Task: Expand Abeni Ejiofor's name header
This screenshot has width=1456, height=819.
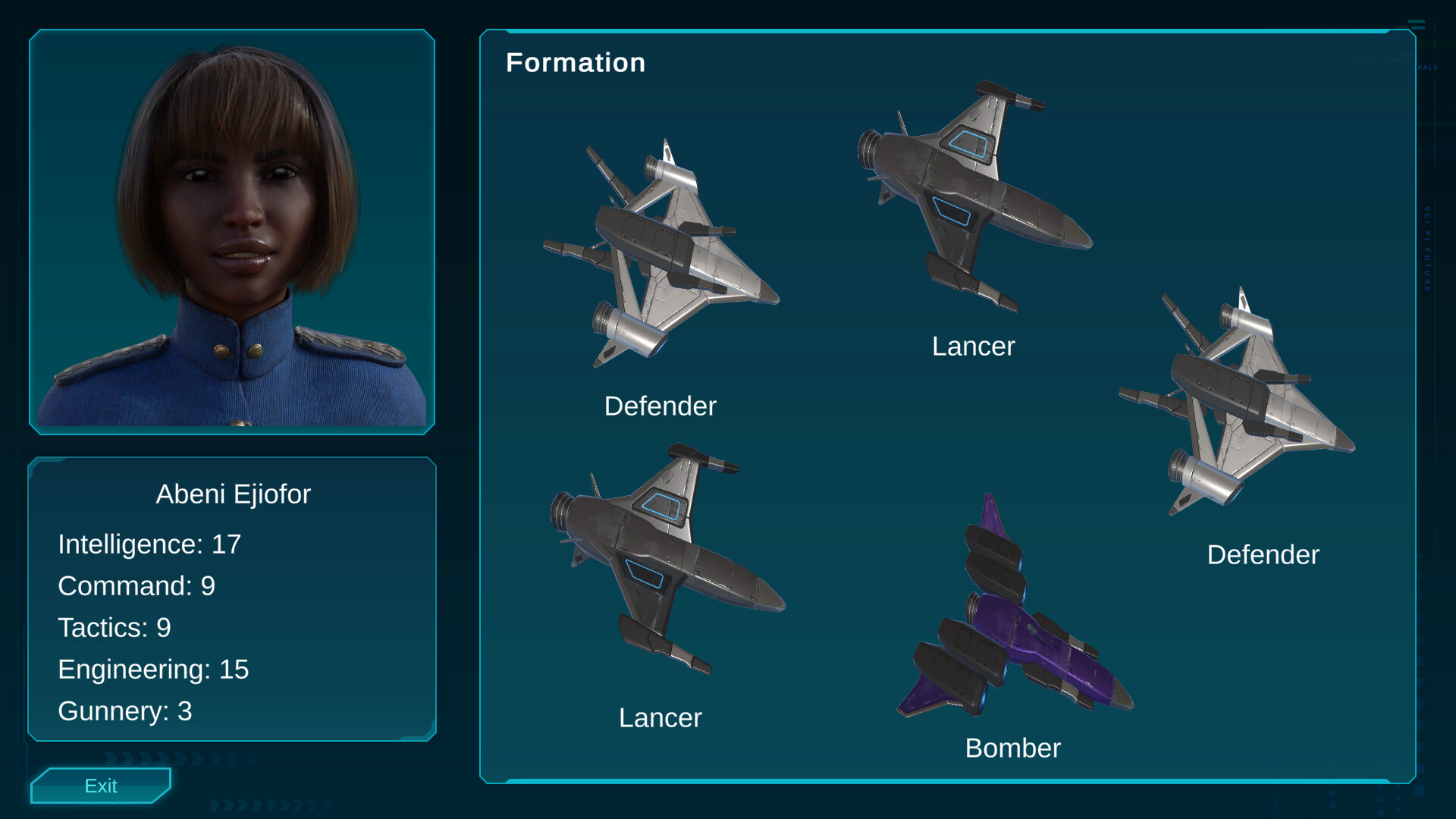Action: coord(234,494)
